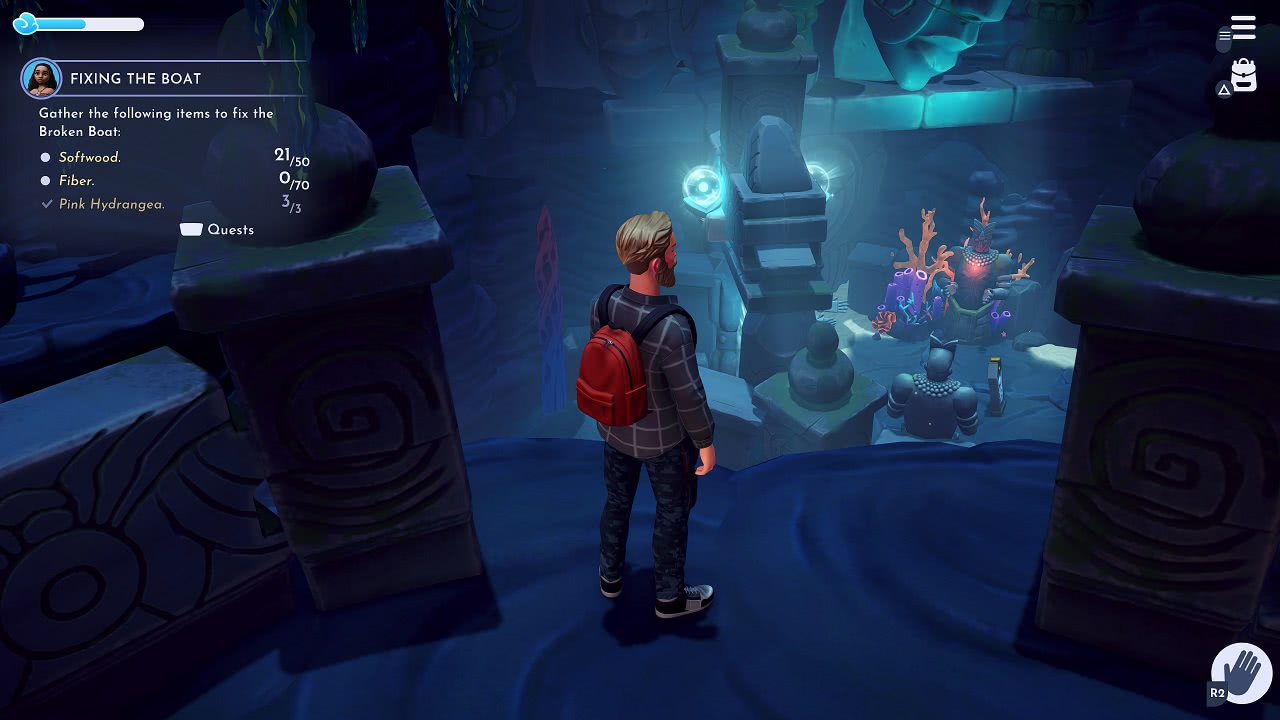Click the quest giver portrait icon
This screenshot has height=720, width=1280.
tap(42, 79)
